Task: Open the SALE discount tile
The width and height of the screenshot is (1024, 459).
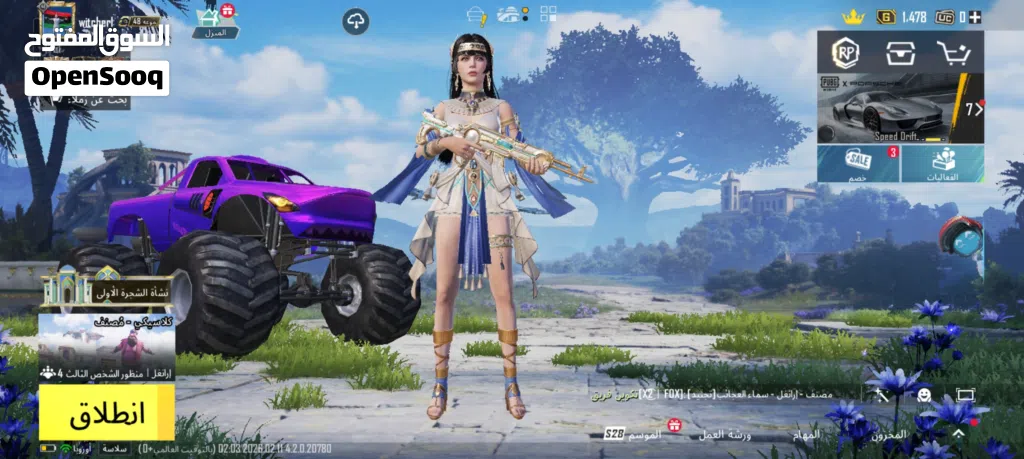Action: pos(858,163)
